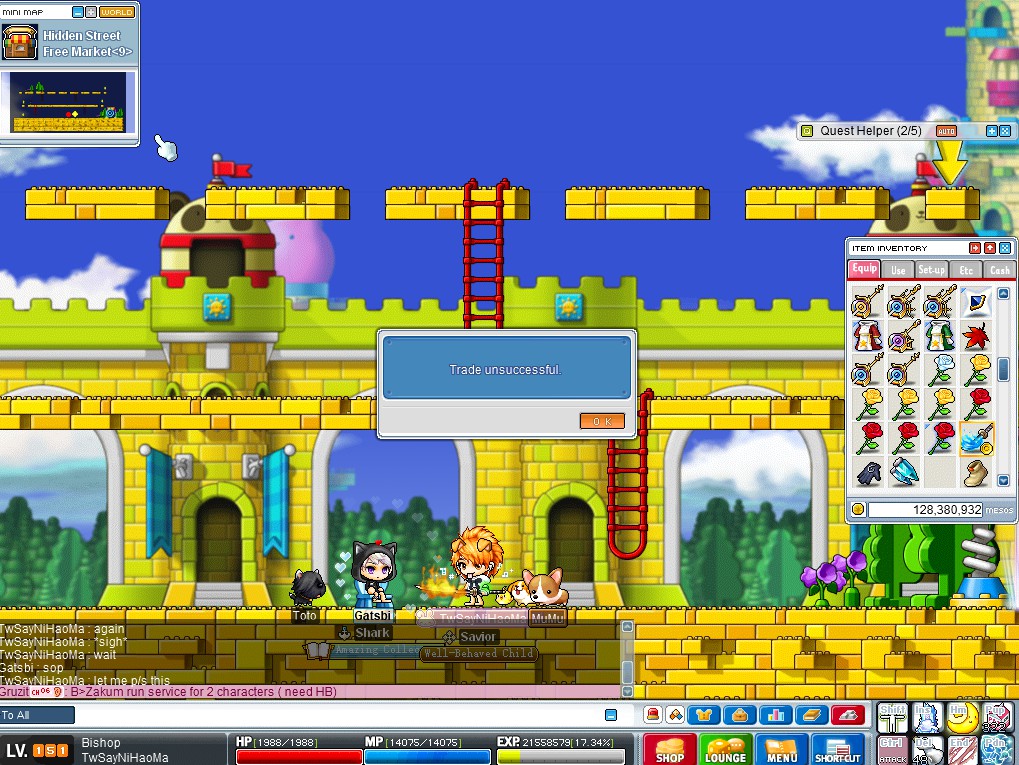
Task: Select the highlighted blue scroll item
Action: (975, 438)
